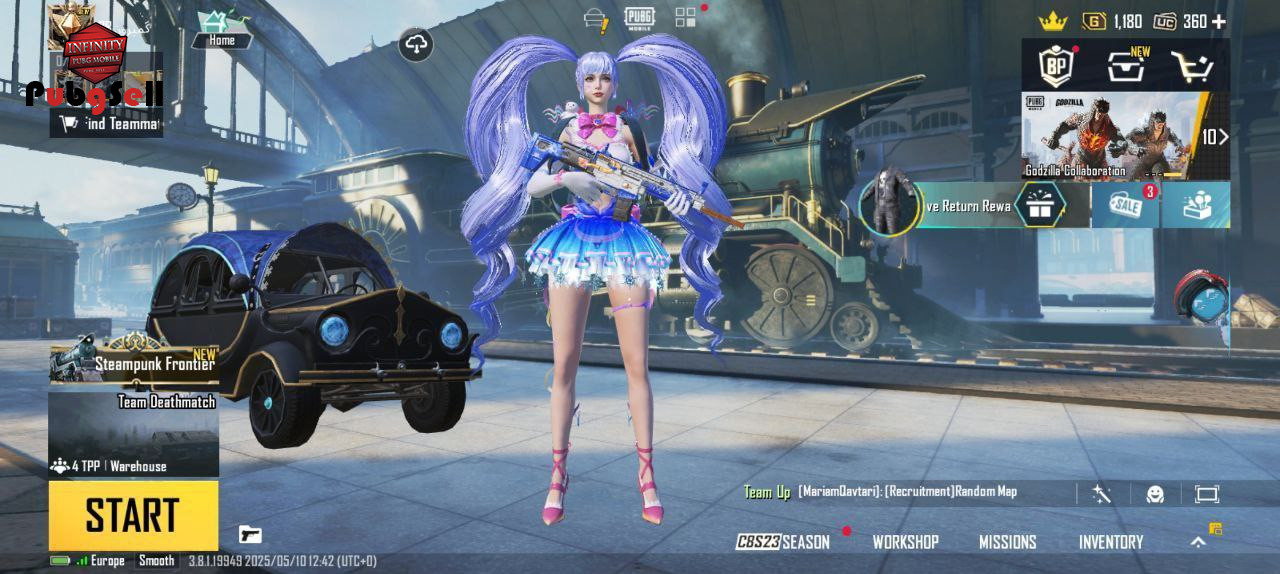Add UC with the plus button
Image resolution: width=1280 pixels, height=574 pixels.
pyautogui.click(x=1218, y=21)
